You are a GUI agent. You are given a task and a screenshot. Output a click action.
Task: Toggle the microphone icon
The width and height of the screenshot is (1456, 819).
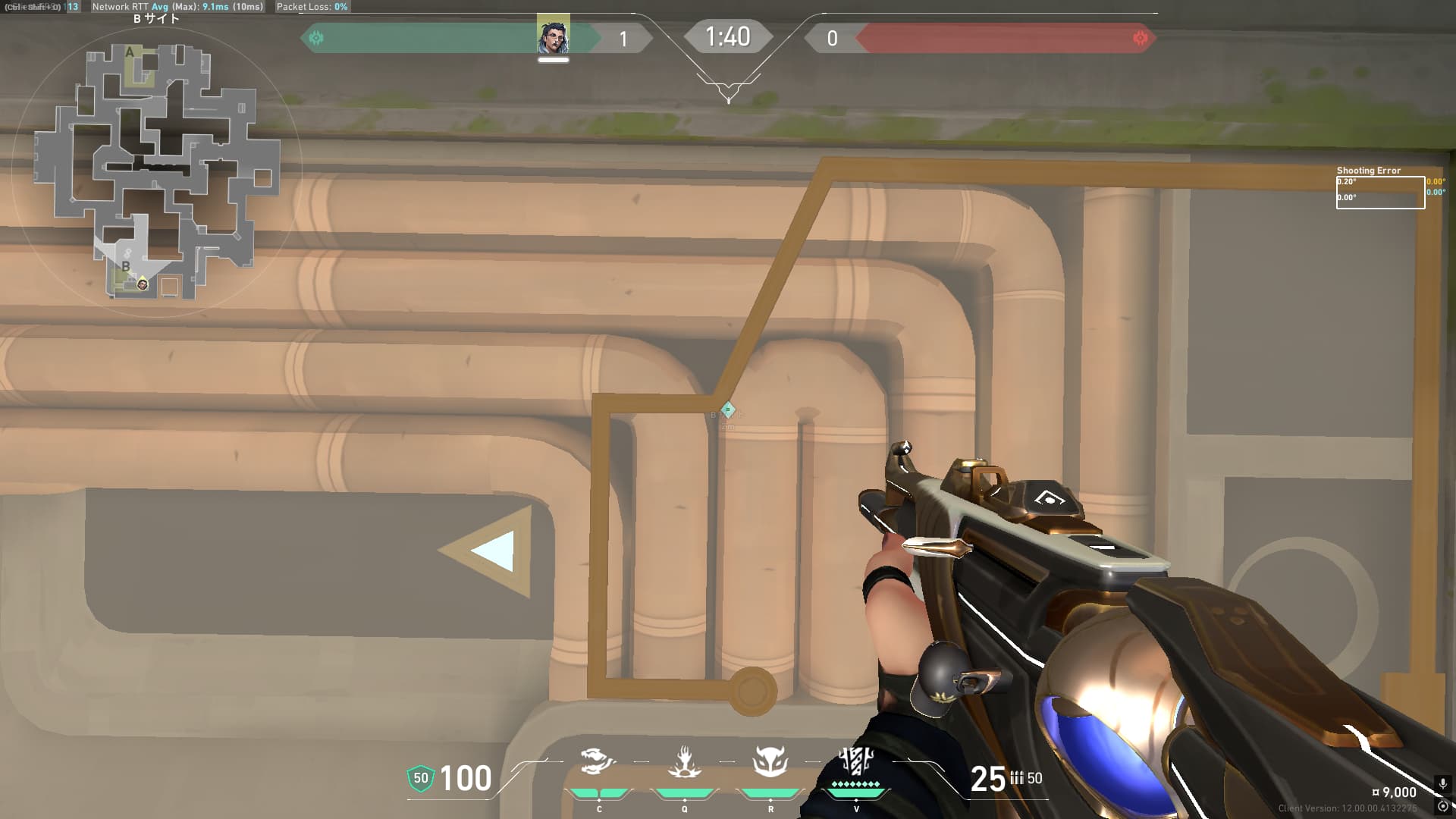[x=1442, y=784]
